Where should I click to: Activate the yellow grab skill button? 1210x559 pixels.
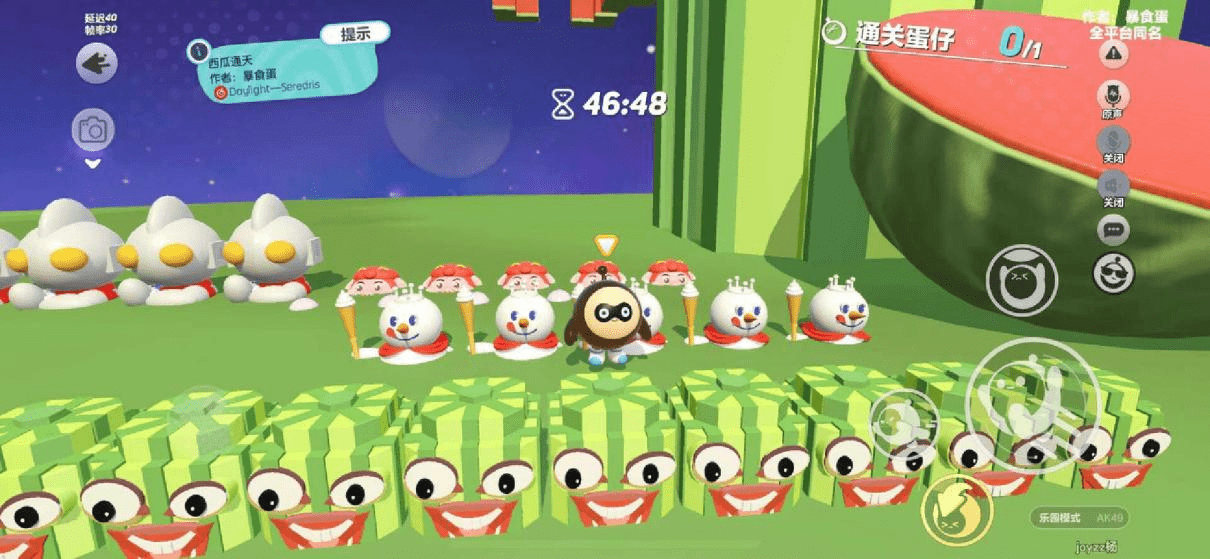coord(956,509)
